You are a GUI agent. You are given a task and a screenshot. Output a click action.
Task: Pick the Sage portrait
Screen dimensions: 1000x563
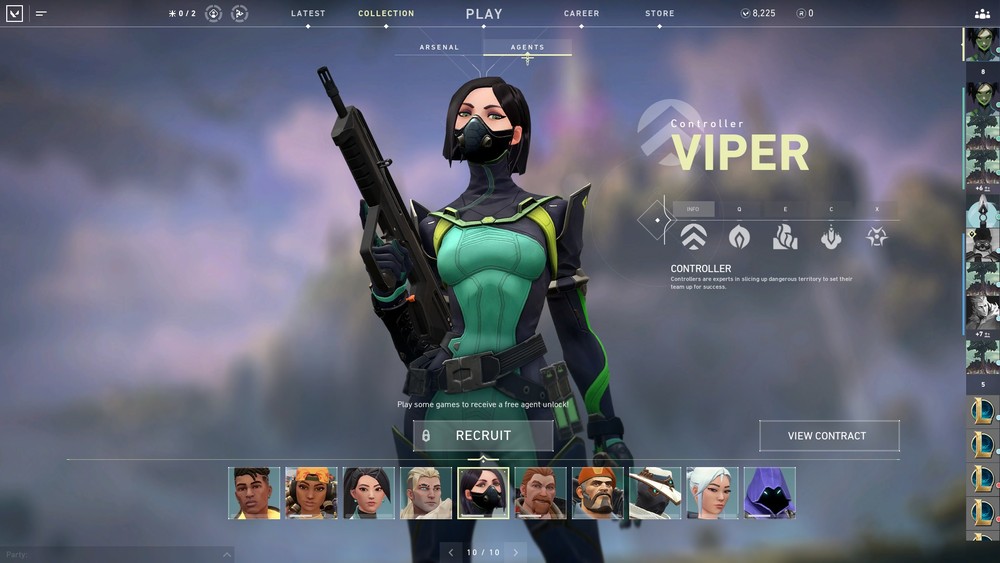369,493
